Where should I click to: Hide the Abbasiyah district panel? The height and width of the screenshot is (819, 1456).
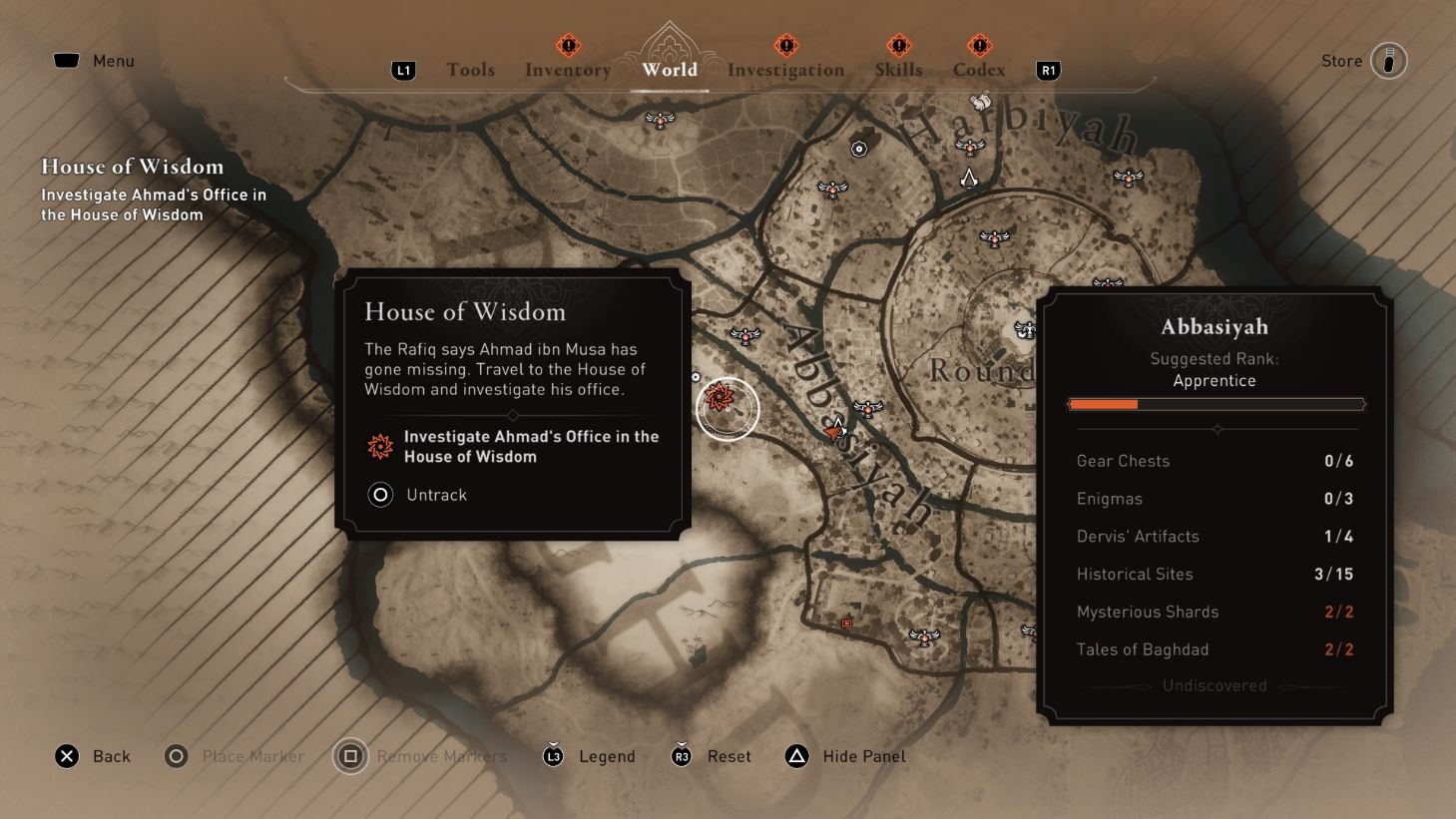(x=846, y=756)
